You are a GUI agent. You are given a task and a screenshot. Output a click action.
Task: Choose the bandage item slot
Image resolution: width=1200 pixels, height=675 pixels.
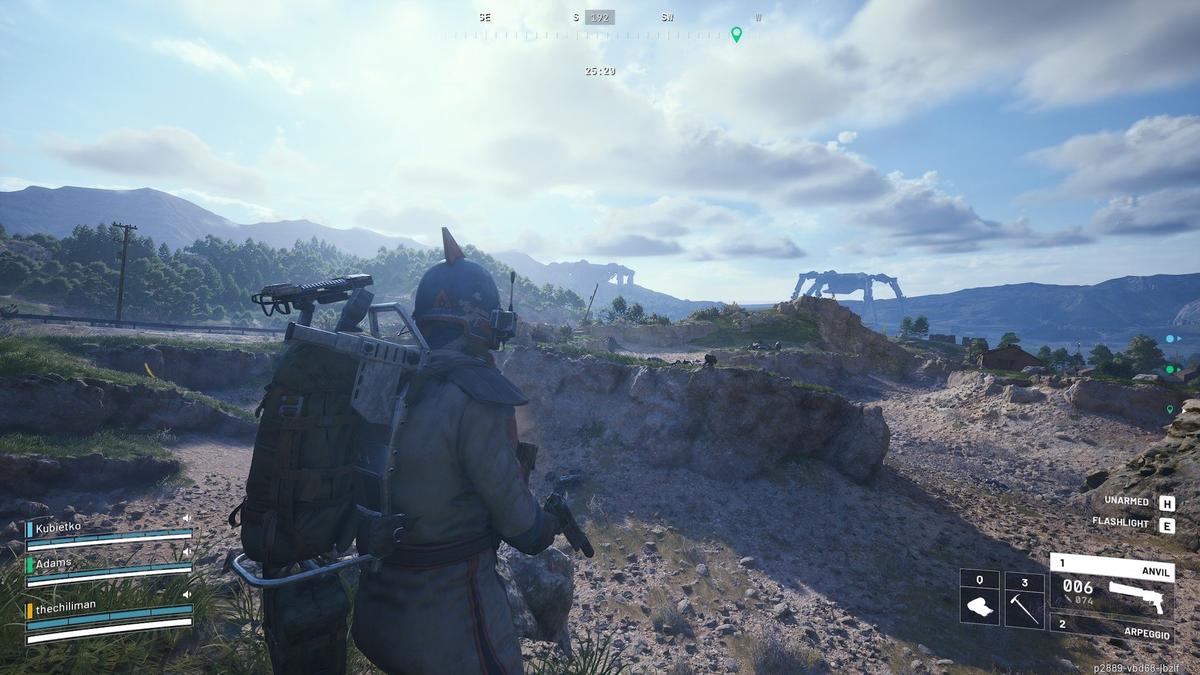pos(979,599)
